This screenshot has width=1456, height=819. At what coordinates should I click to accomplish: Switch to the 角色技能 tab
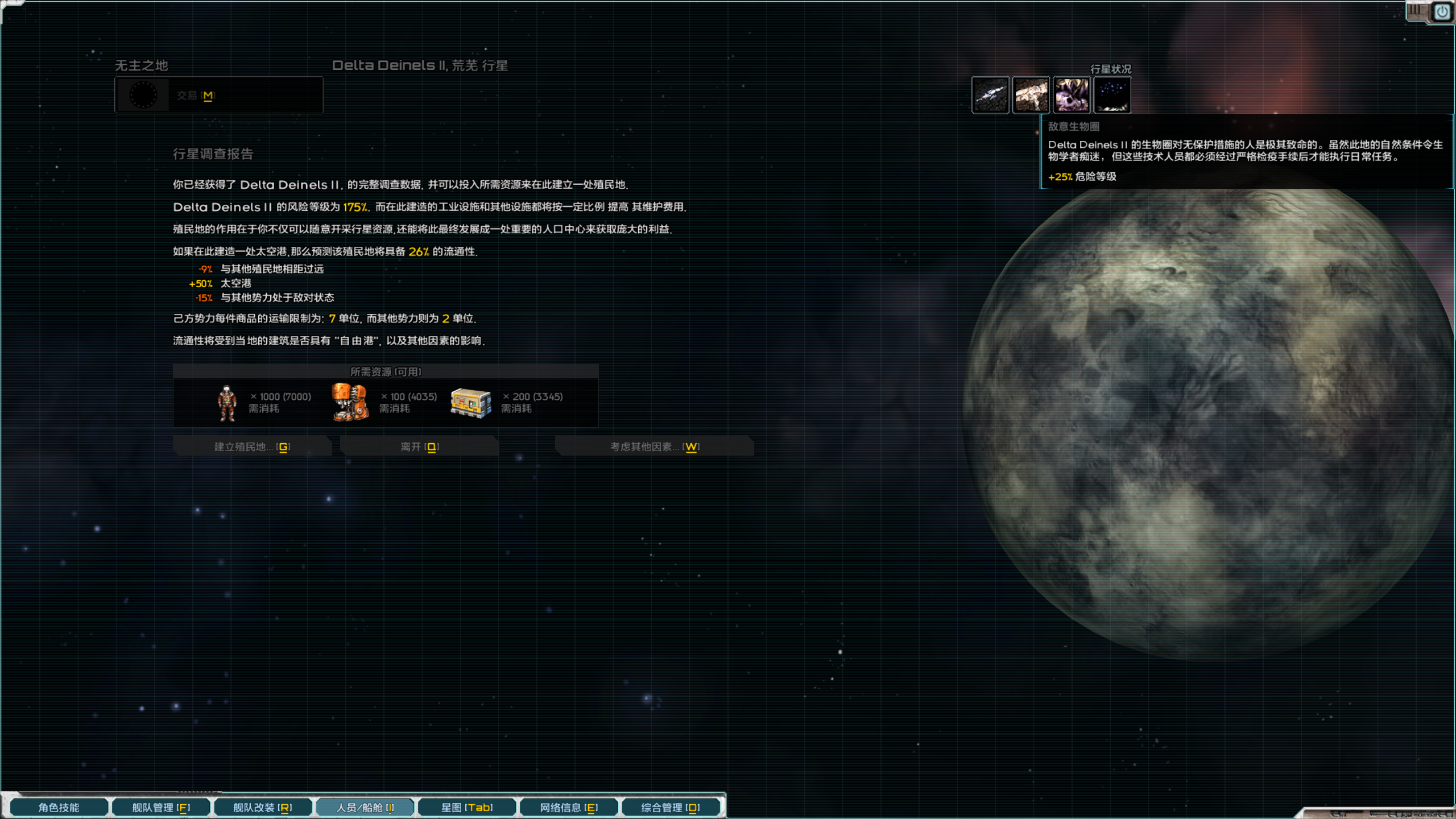59,807
